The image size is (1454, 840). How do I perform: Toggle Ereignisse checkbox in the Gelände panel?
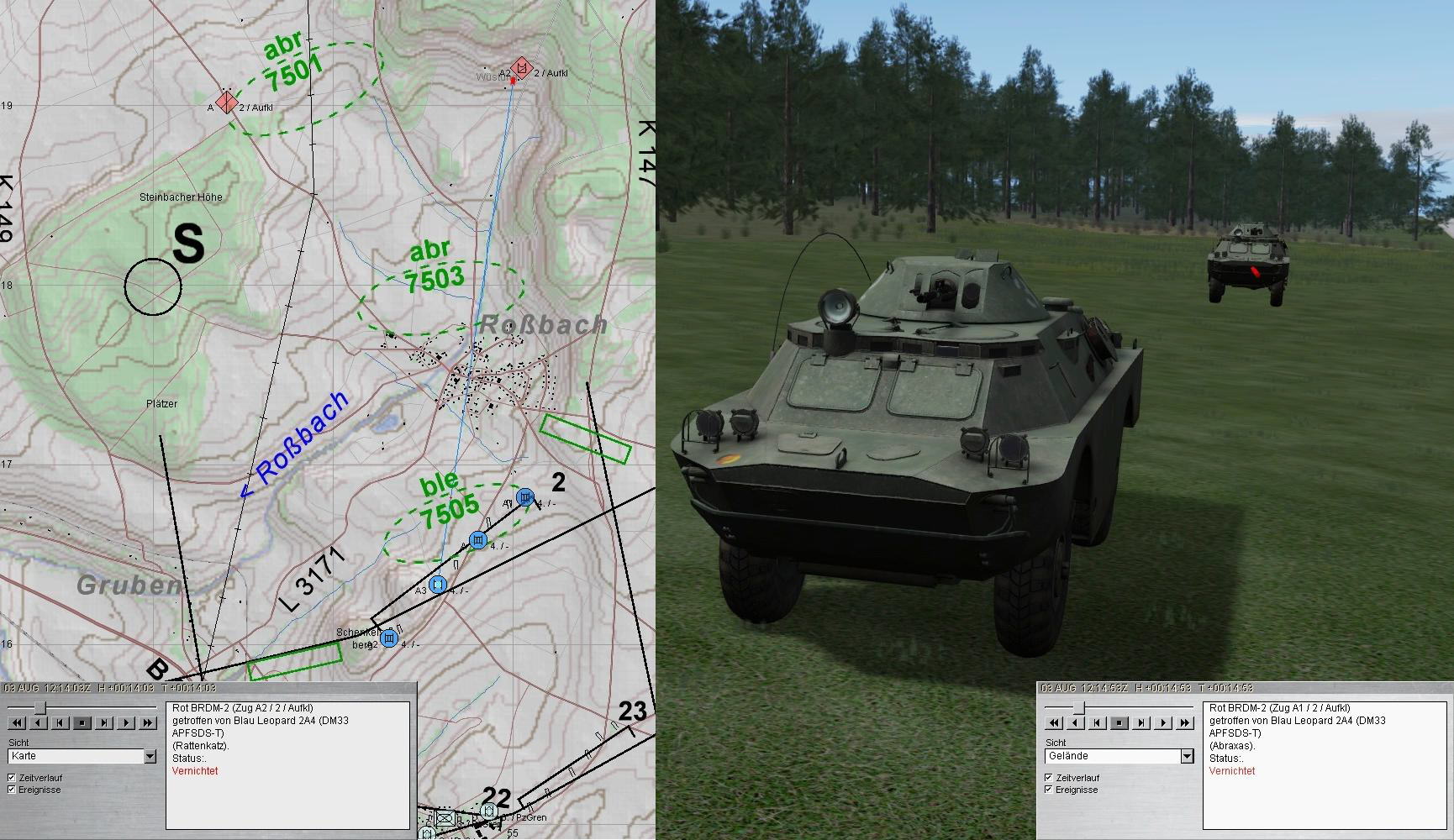tap(1049, 790)
